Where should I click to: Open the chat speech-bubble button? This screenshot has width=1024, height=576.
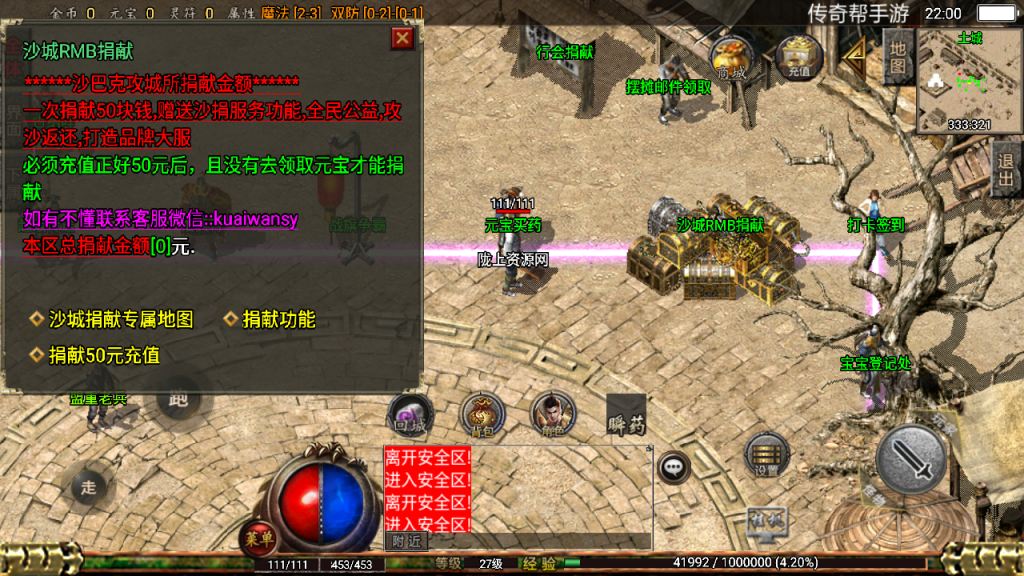675,467
